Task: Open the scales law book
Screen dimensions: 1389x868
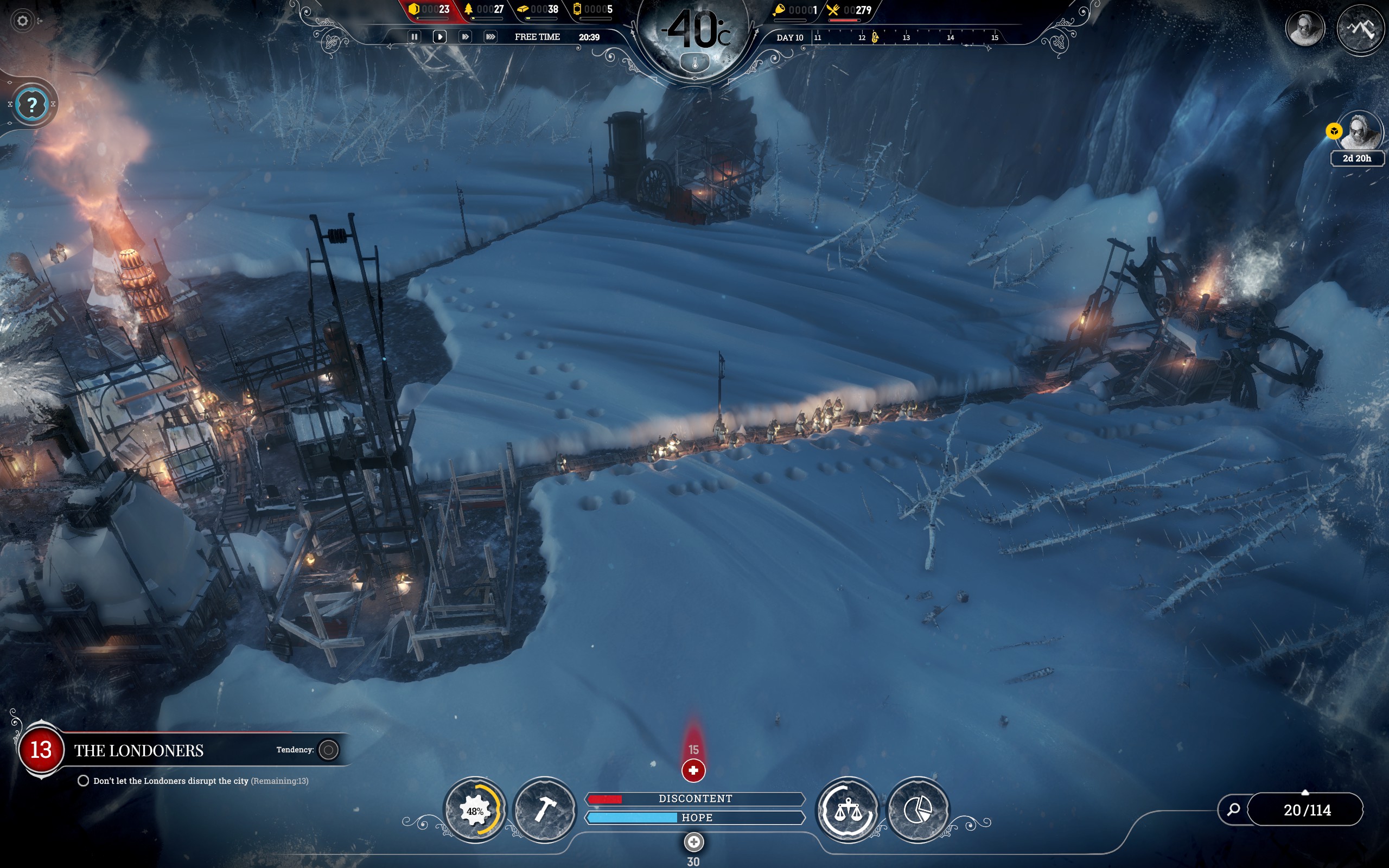Action: click(x=848, y=810)
